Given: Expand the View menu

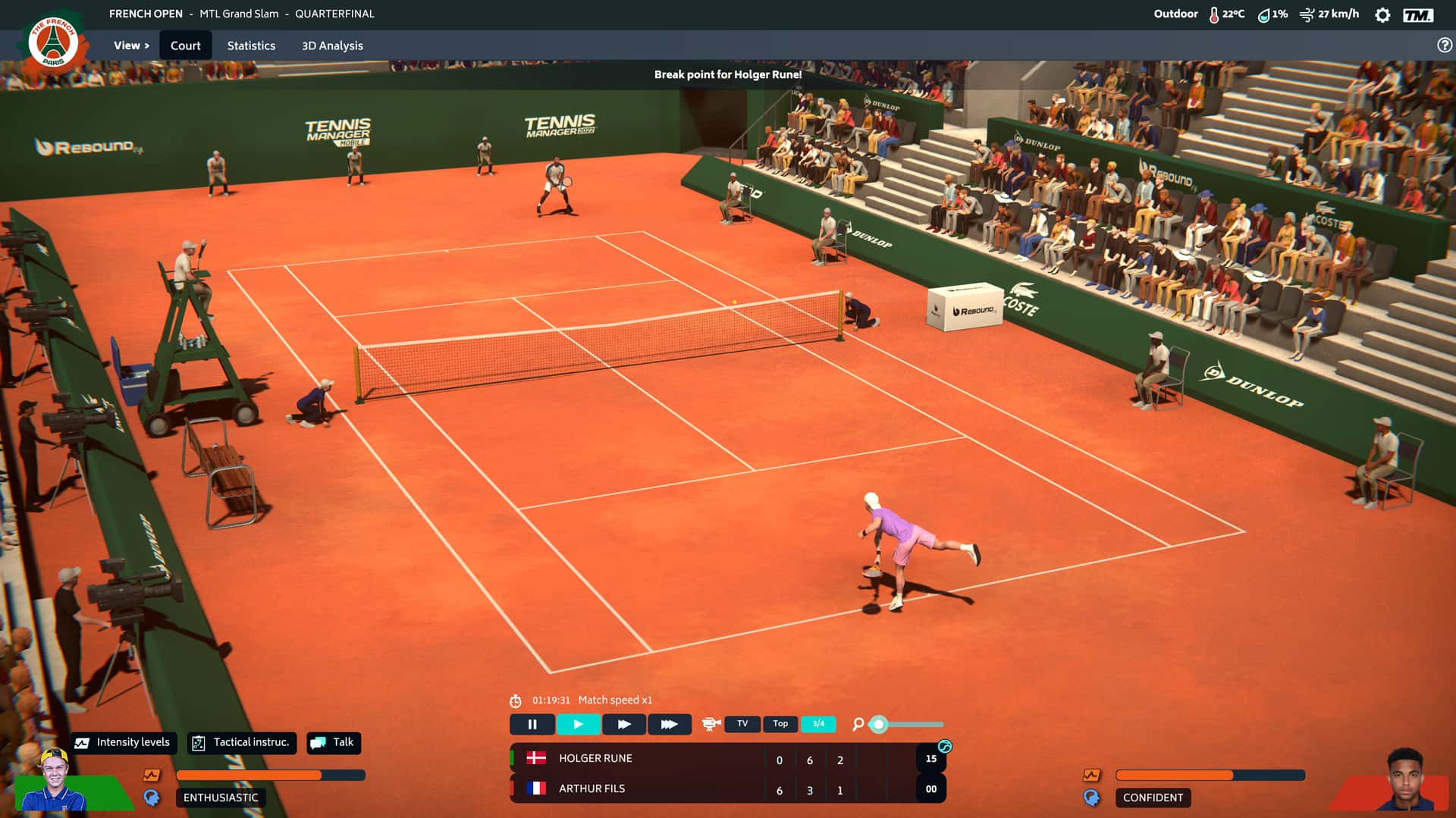Looking at the screenshot, I should pos(130,45).
